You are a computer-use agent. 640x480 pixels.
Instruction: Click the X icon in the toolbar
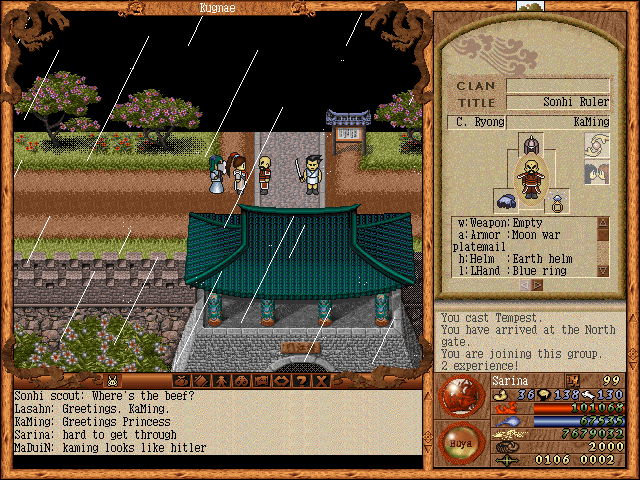click(x=321, y=380)
